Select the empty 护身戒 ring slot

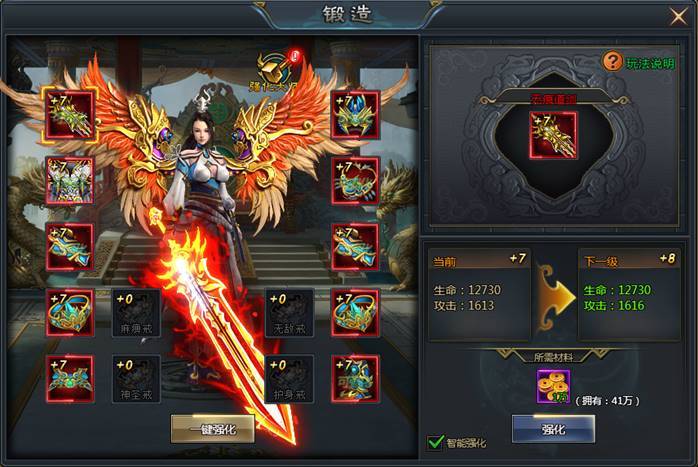(290, 379)
